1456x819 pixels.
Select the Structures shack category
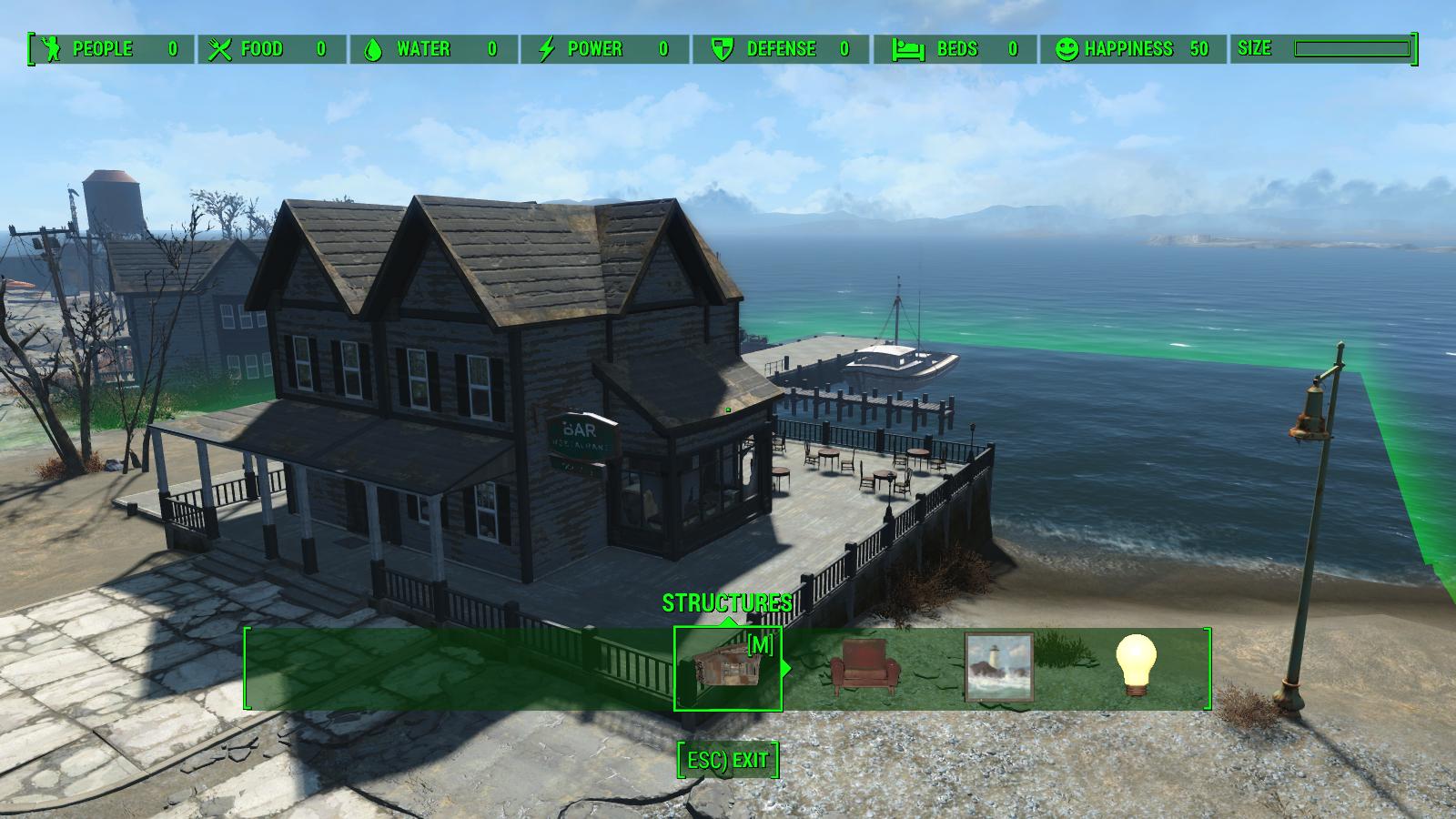(727, 669)
